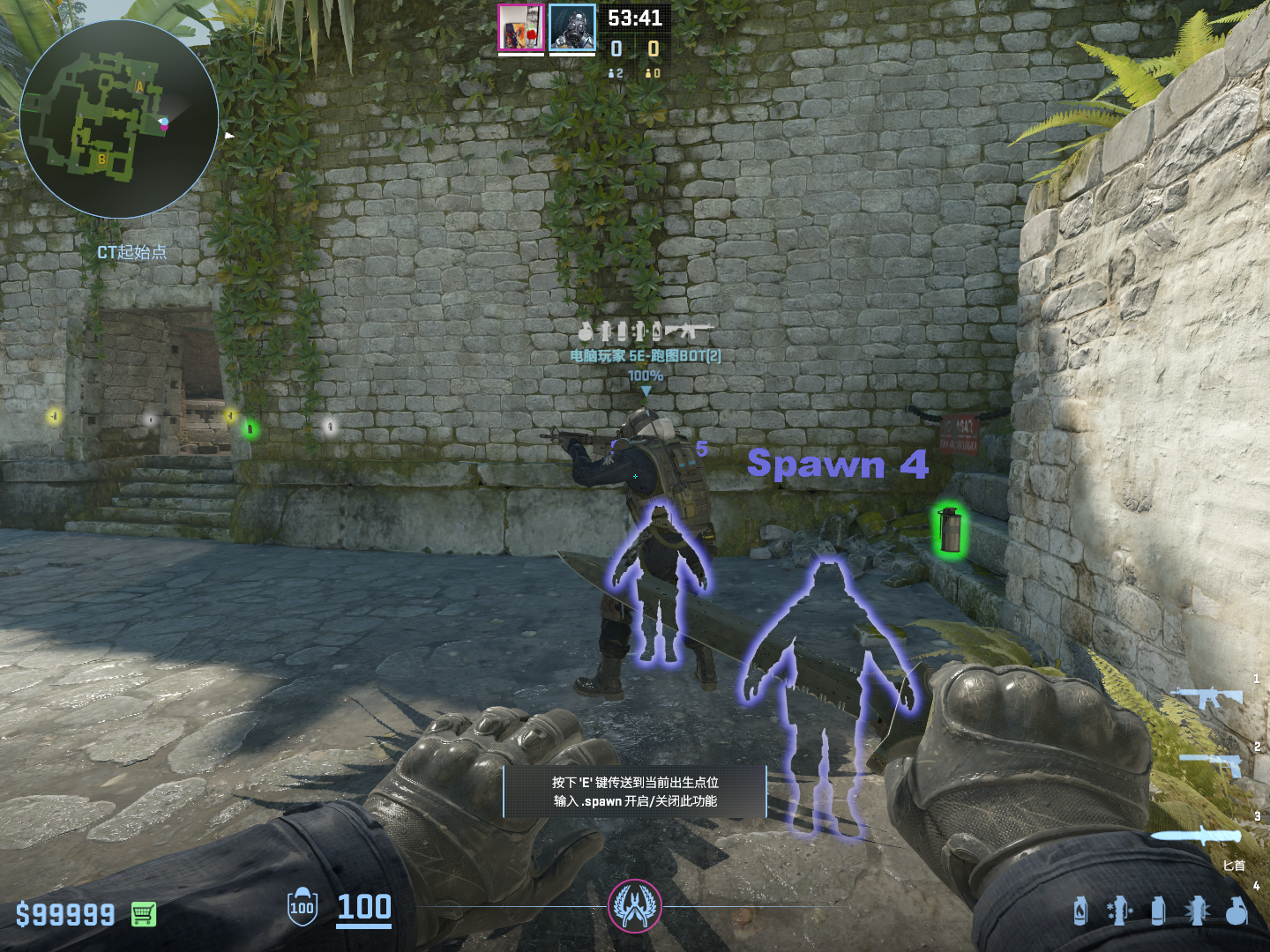Select the gas mask bot avatar
The height and width of the screenshot is (952, 1270).
coord(572,27)
